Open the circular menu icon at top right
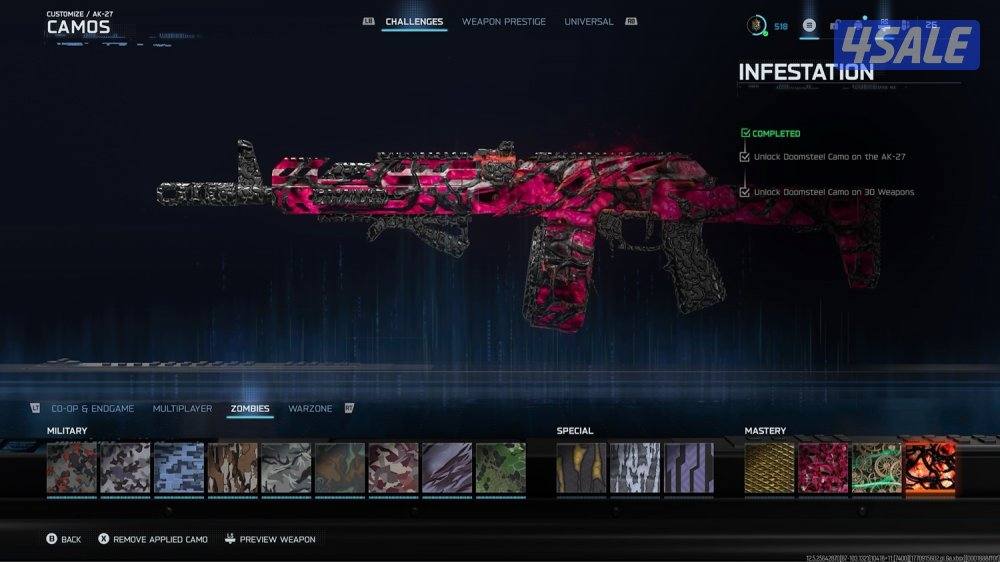 [x=810, y=26]
